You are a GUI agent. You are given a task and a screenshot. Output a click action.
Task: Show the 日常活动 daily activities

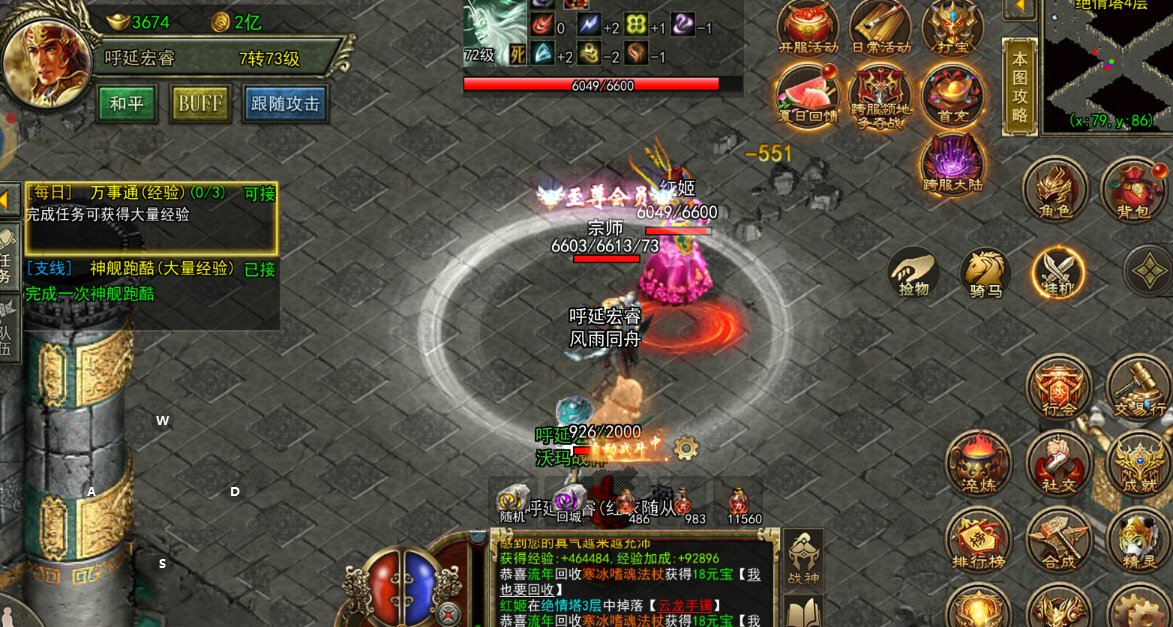pos(880,27)
